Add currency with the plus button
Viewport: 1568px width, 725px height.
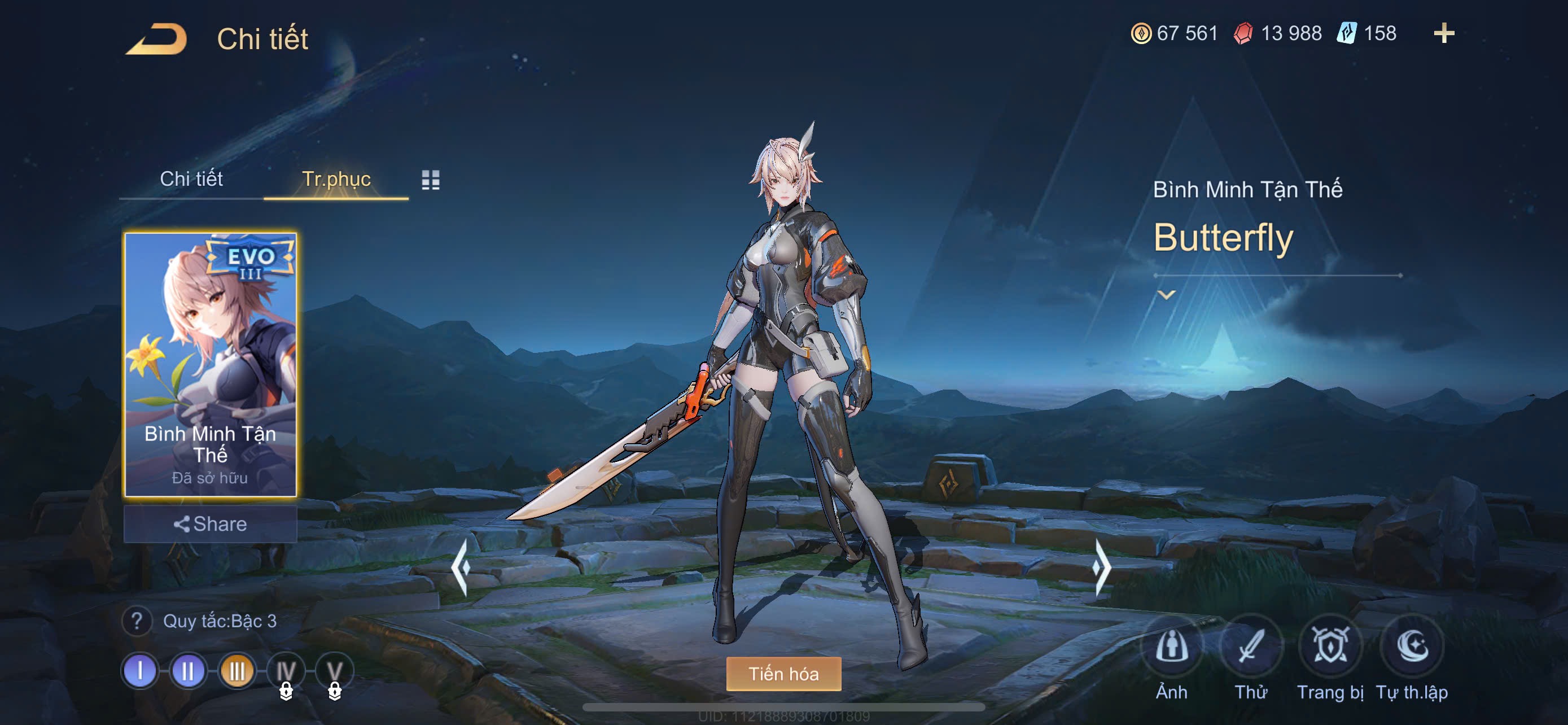coord(1444,33)
